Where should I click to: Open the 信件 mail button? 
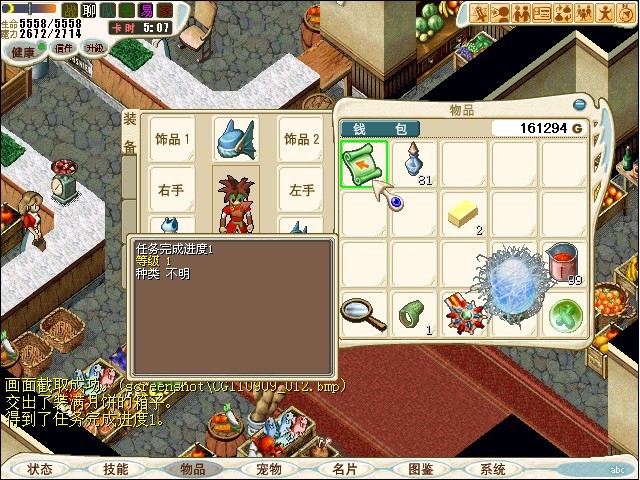pos(63,47)
